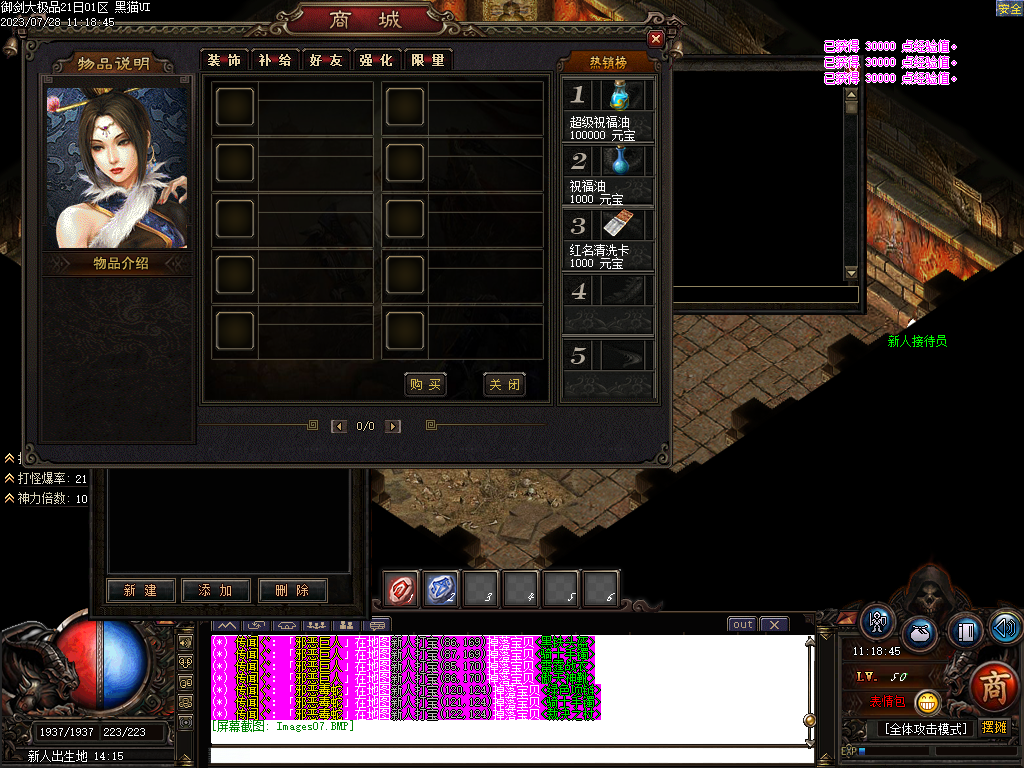Click the 购买 buy button
The width and height of the screenshot is (1024, 768).
425,385
